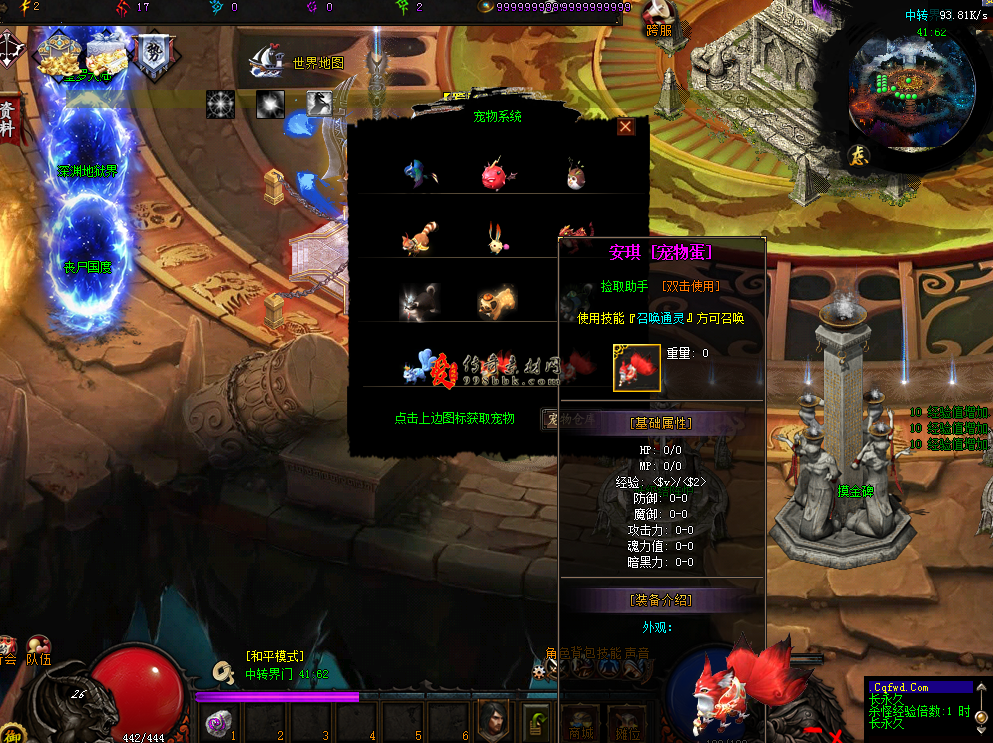Select the blue-tailed fox pet

coord(419,365)
